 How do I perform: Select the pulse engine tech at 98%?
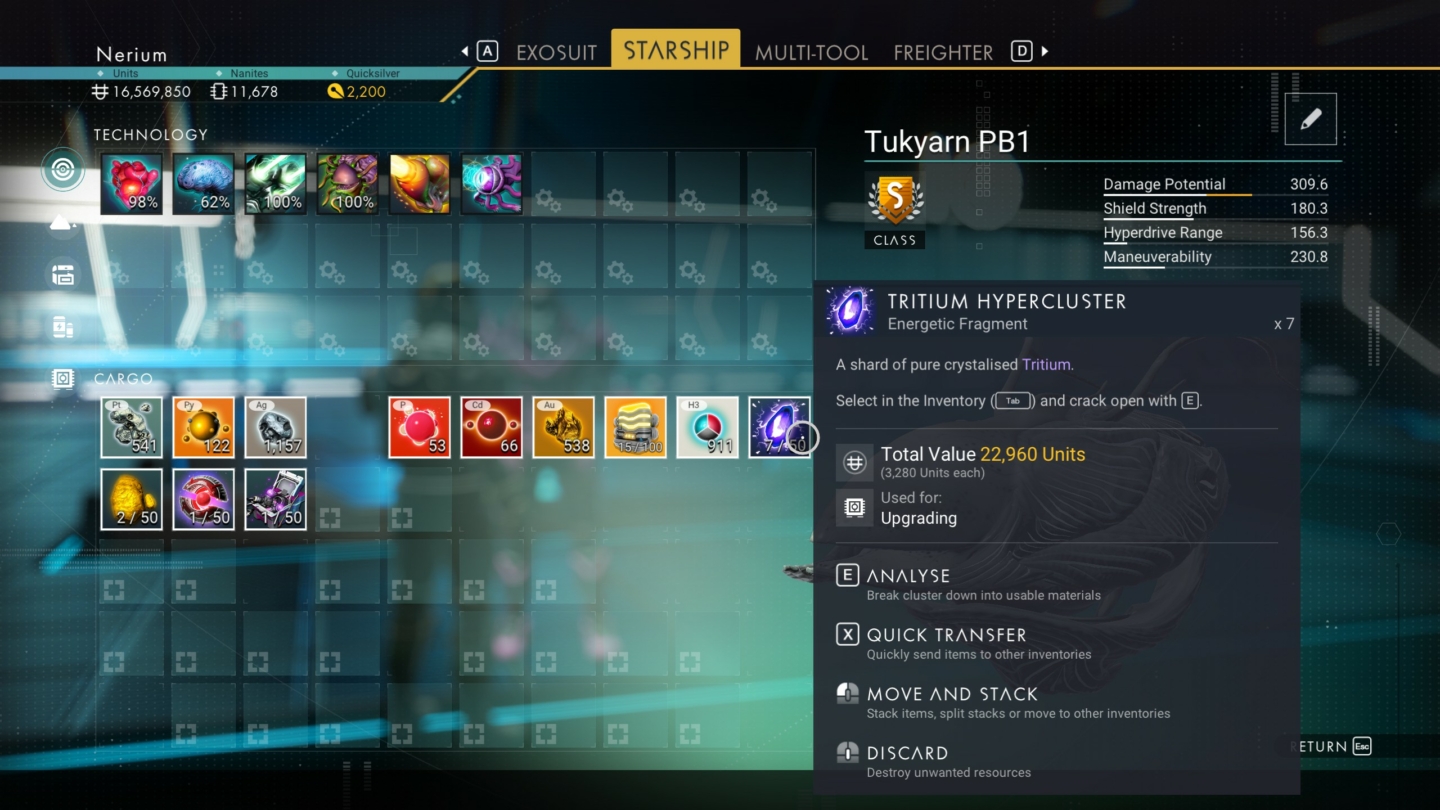pos(131,185)
